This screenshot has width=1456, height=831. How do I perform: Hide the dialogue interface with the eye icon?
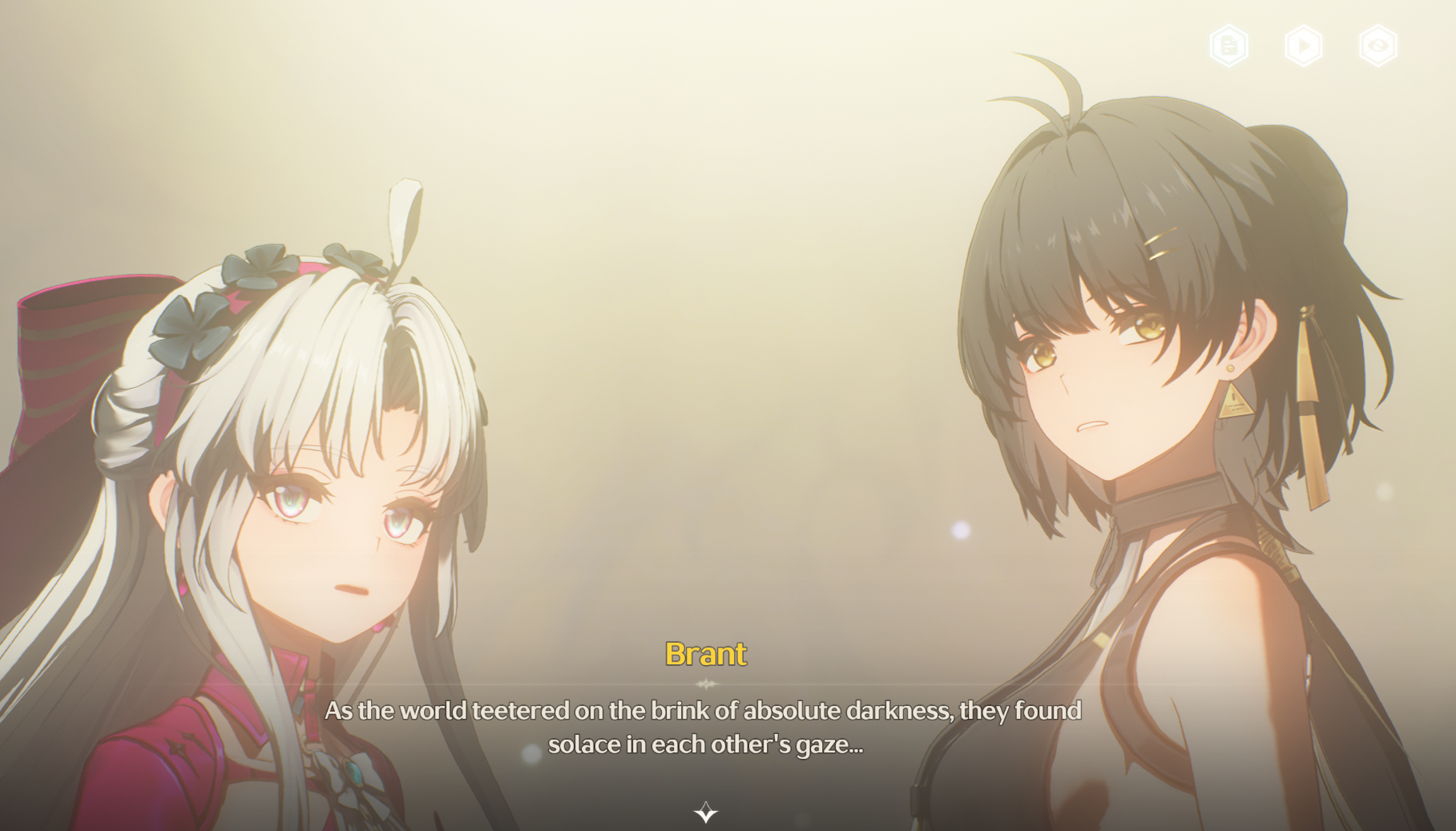(1378, 46)
